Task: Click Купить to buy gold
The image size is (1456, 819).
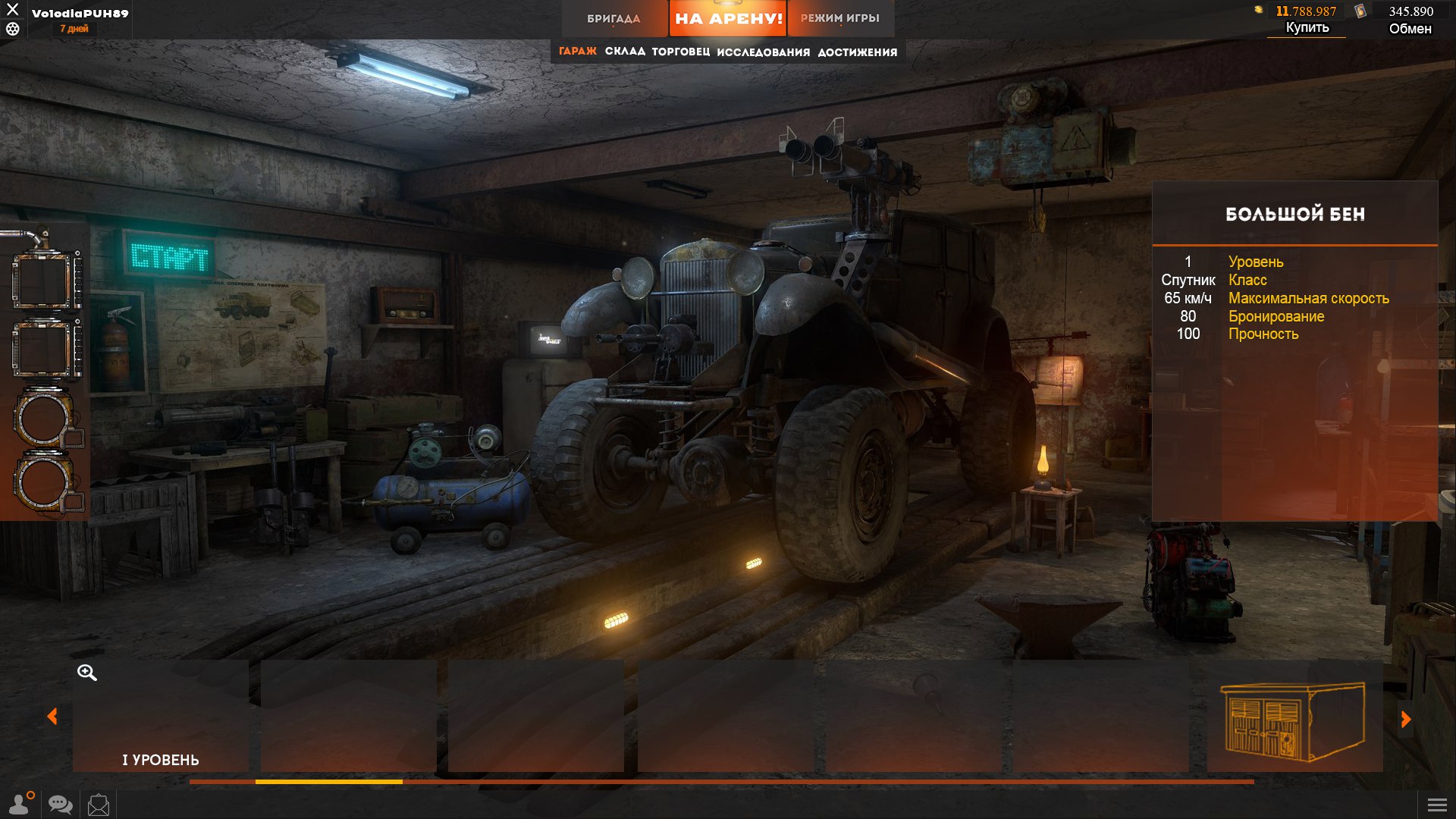Action: (1307, 28)
